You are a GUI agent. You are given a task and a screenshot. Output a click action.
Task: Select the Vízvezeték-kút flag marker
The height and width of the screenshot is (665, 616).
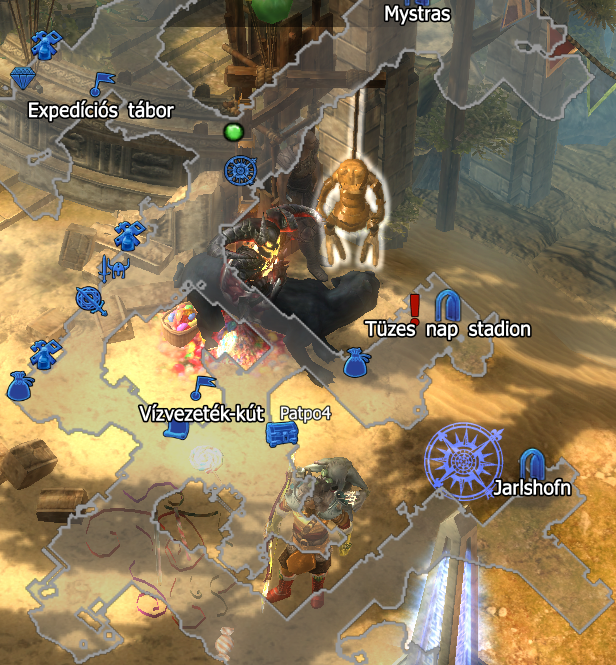tap(204, 384)
